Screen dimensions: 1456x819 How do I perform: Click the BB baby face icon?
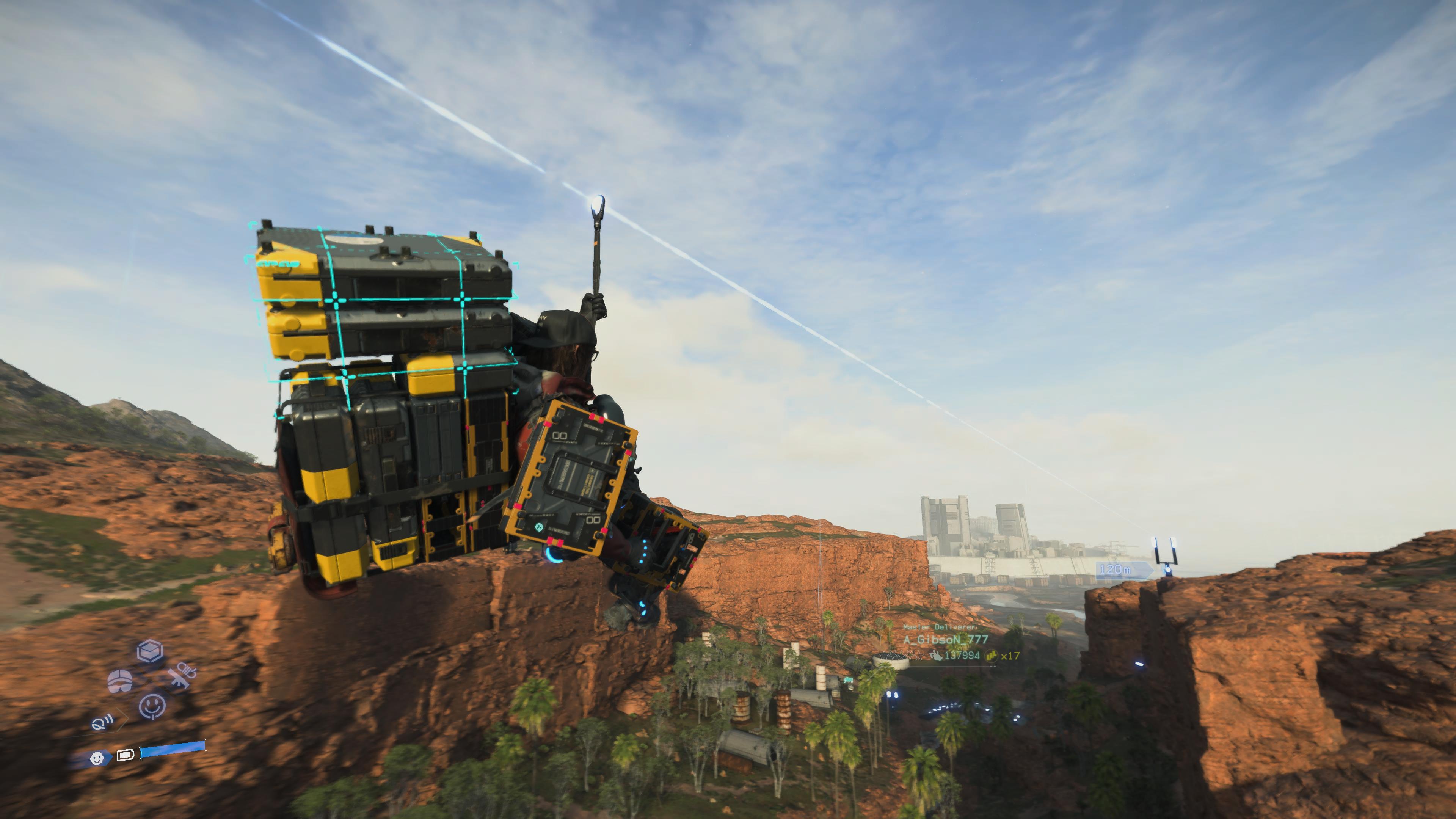[x=97, y=758]
